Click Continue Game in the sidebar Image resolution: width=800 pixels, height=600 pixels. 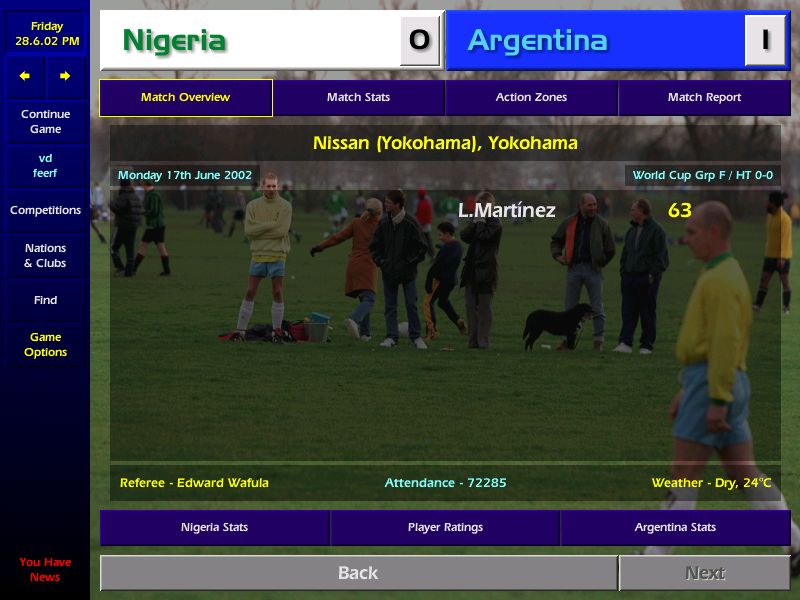click(45, 122)
